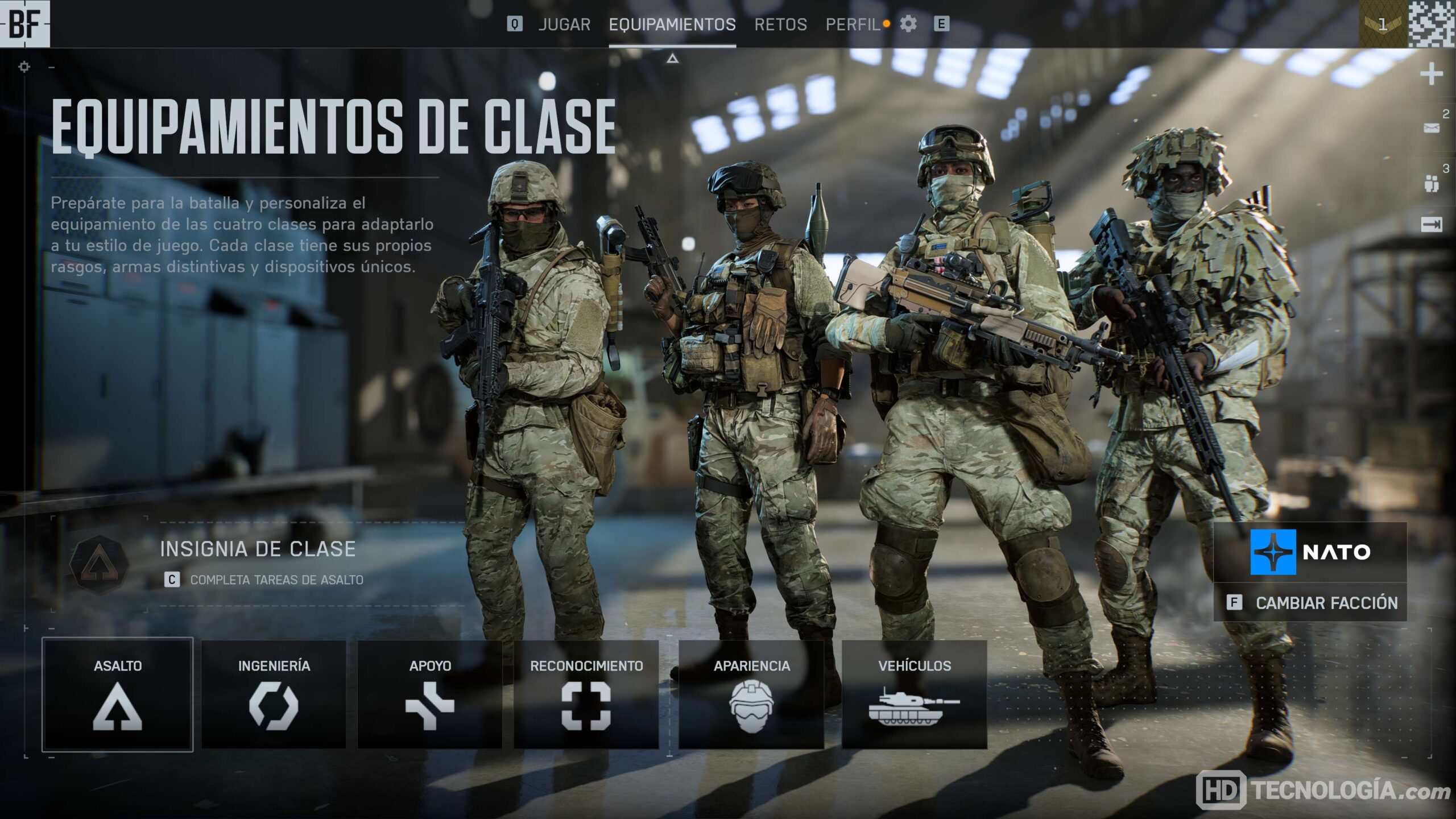Open the player rank card
This screenshot has height=819, width=1456.
(1383, 24)
